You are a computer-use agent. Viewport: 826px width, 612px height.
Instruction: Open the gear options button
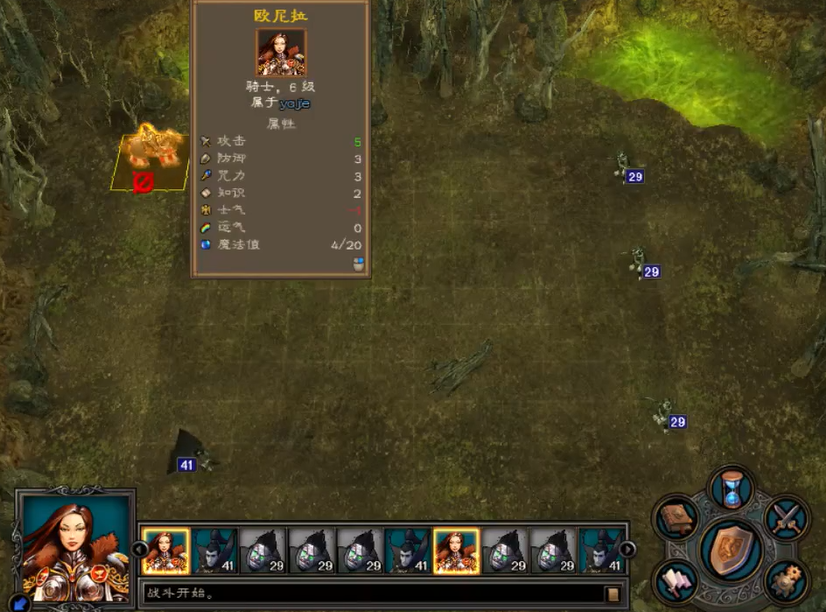pos(786,581)
